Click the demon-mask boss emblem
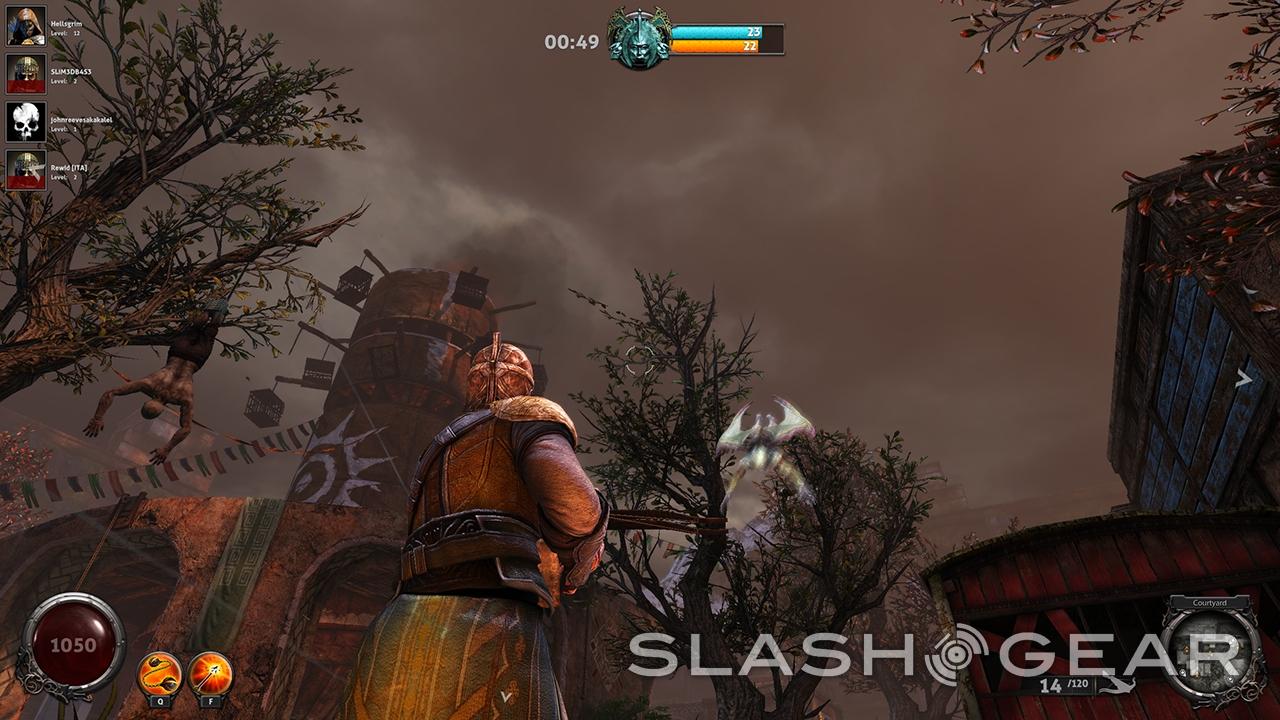The width and height of the screenshot is (1280, 720). (x=640, y=40)
